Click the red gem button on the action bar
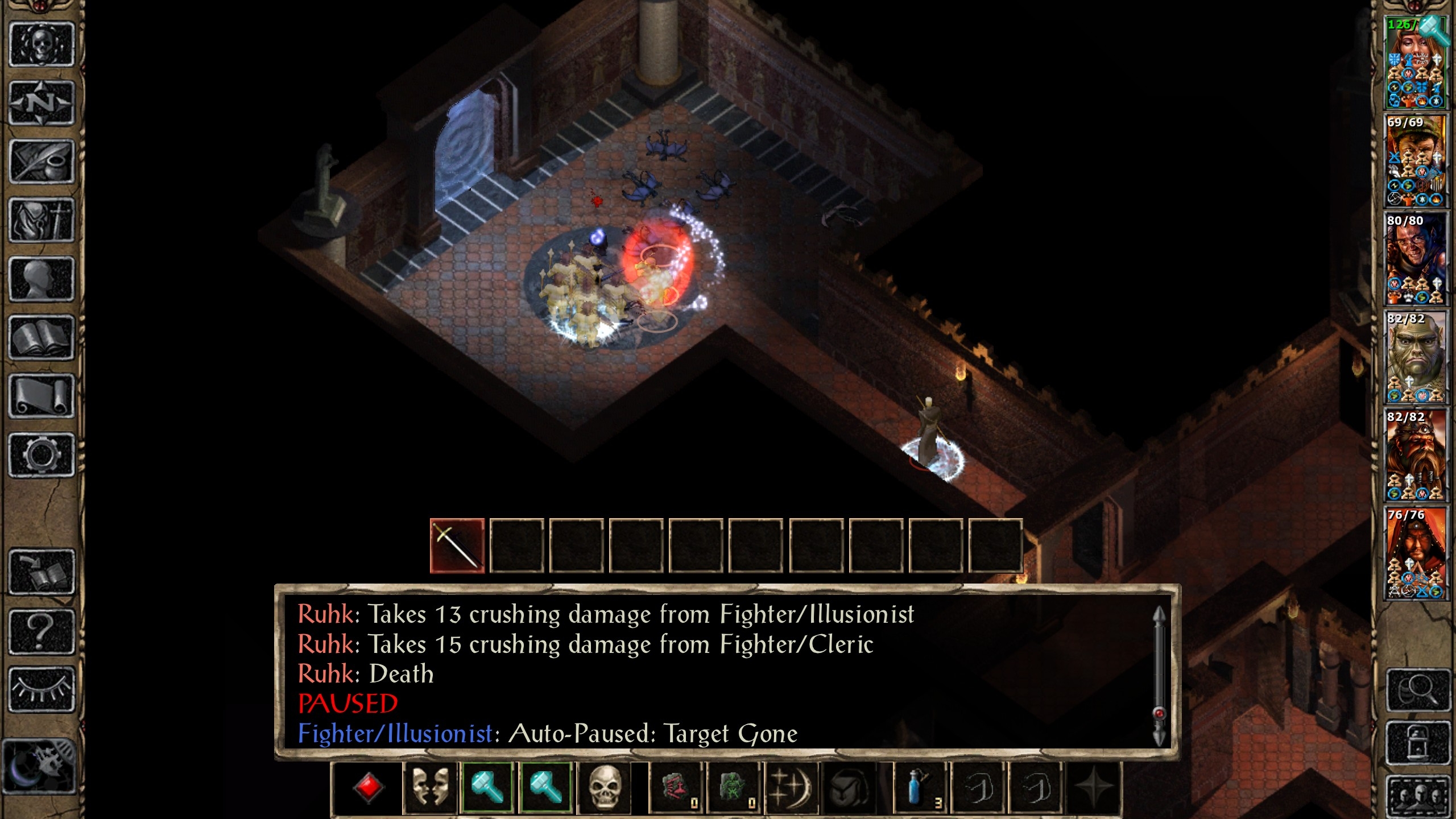 pos(368,788)
